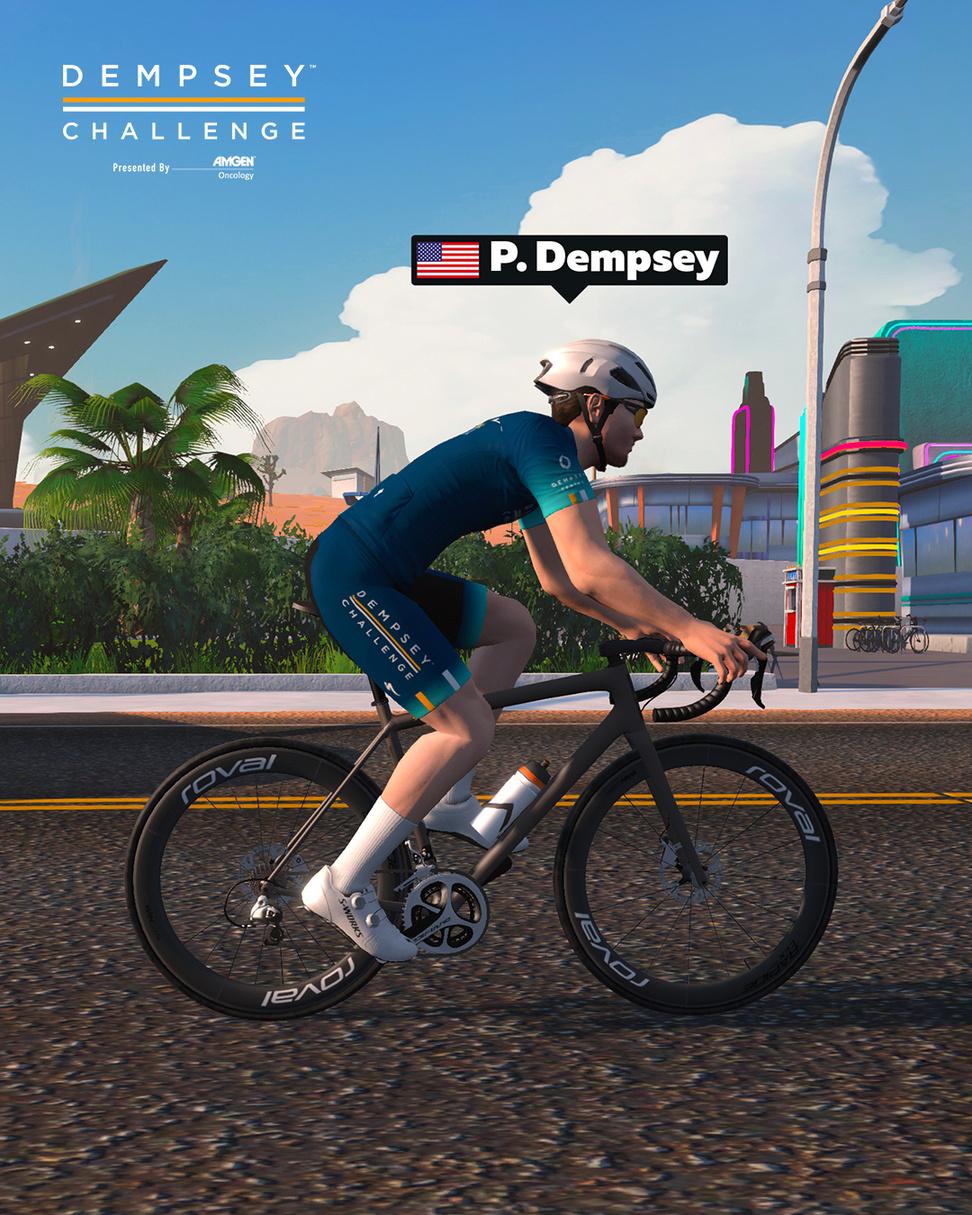The height and width of the screenshot is (1215, 972).
Task: Select the P. Dempsey rider name tag
Action: click(x=568, y=261)
